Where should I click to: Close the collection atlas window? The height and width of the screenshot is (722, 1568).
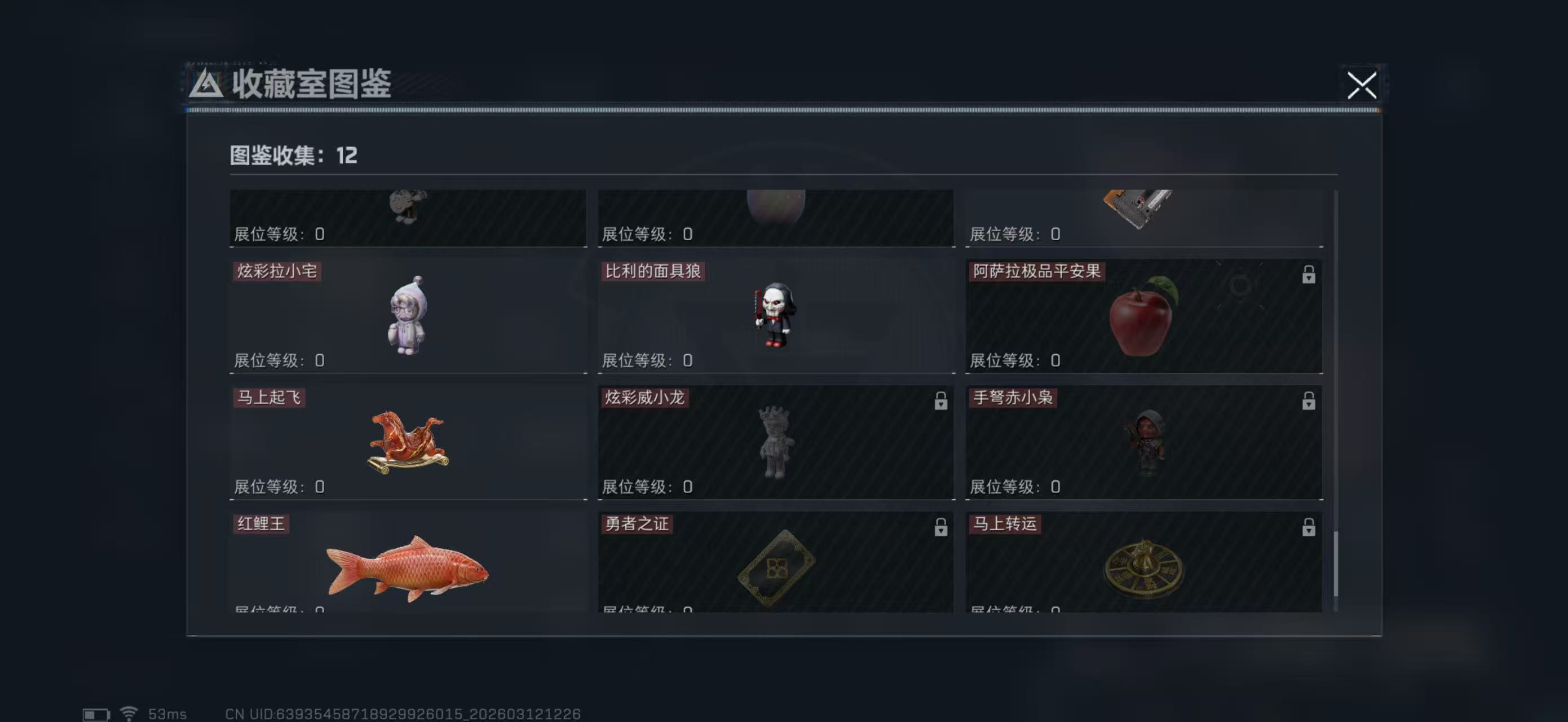tap(1363, 86)
